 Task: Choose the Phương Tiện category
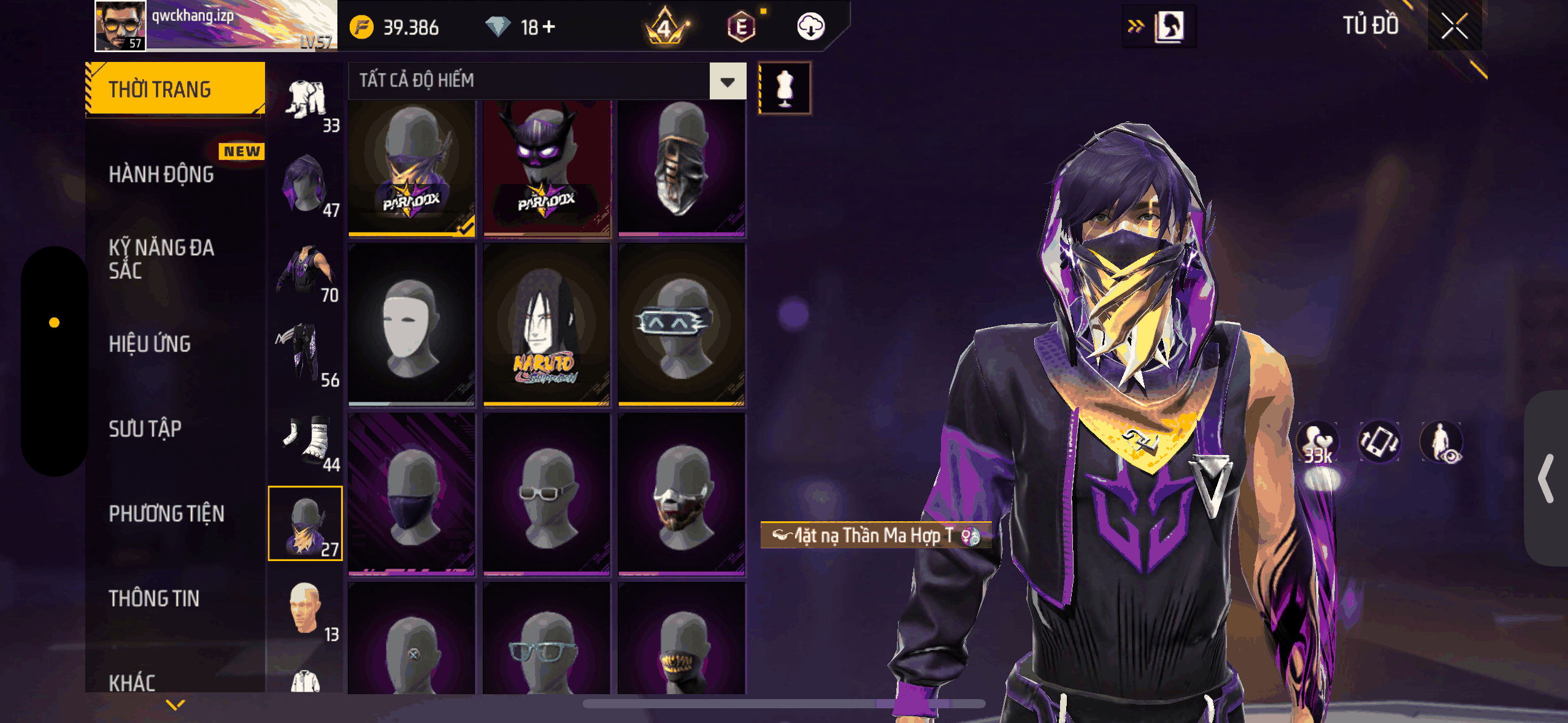click(x=166, y=514)
